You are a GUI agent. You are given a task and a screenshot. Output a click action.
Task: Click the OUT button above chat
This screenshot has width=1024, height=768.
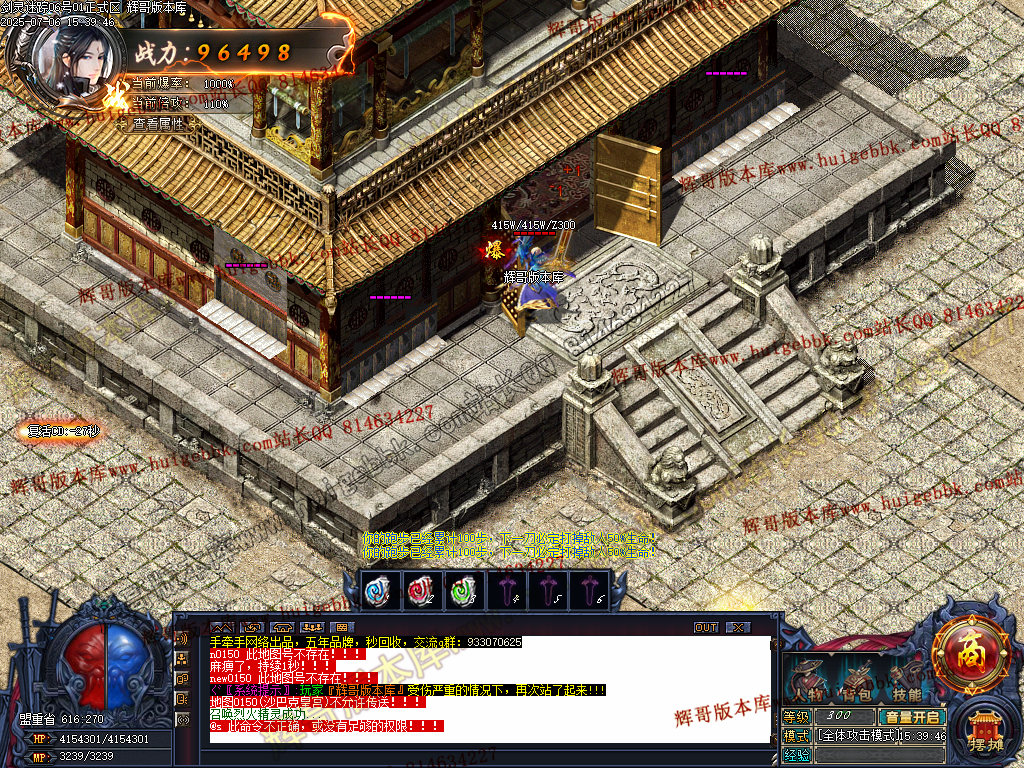(x=706, y=627)
